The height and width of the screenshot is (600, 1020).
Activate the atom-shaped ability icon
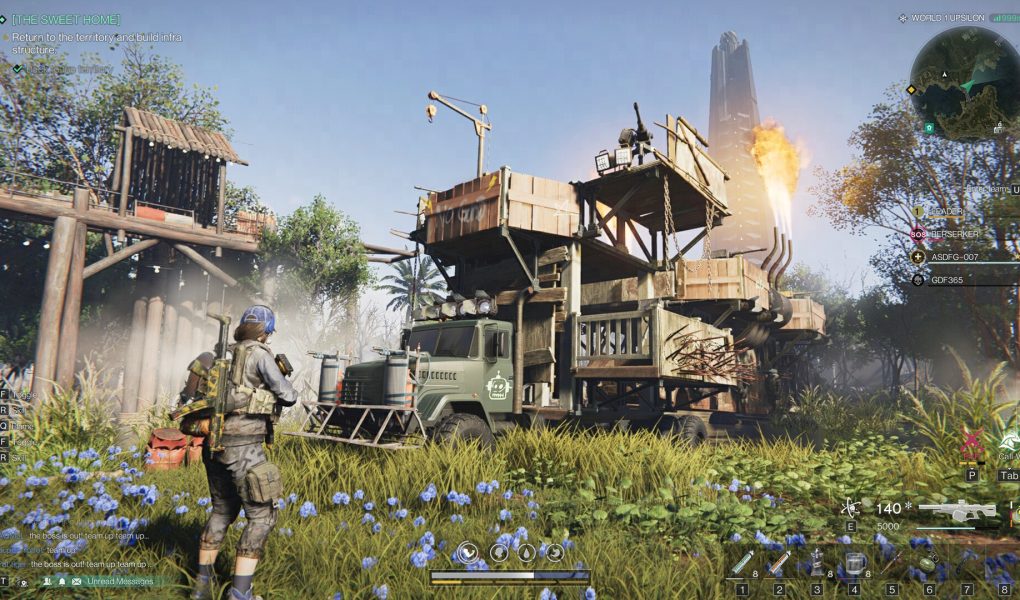tap(851, 508)
